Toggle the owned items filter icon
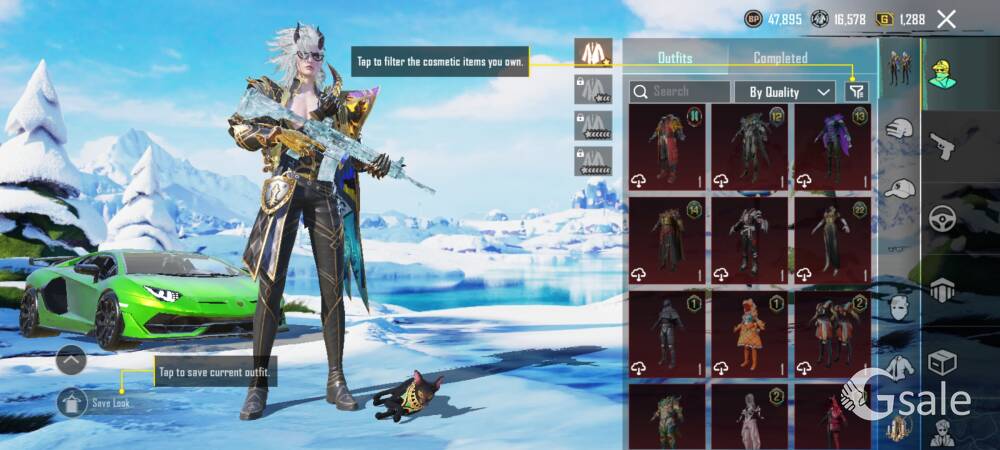This screenshot has height=450, width=1000. 855,92
